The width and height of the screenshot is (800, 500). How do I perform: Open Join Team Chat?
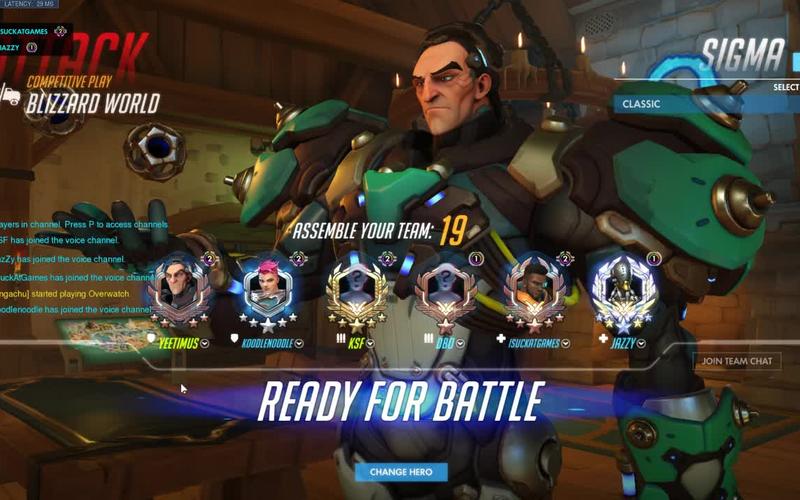coord(736,361)
